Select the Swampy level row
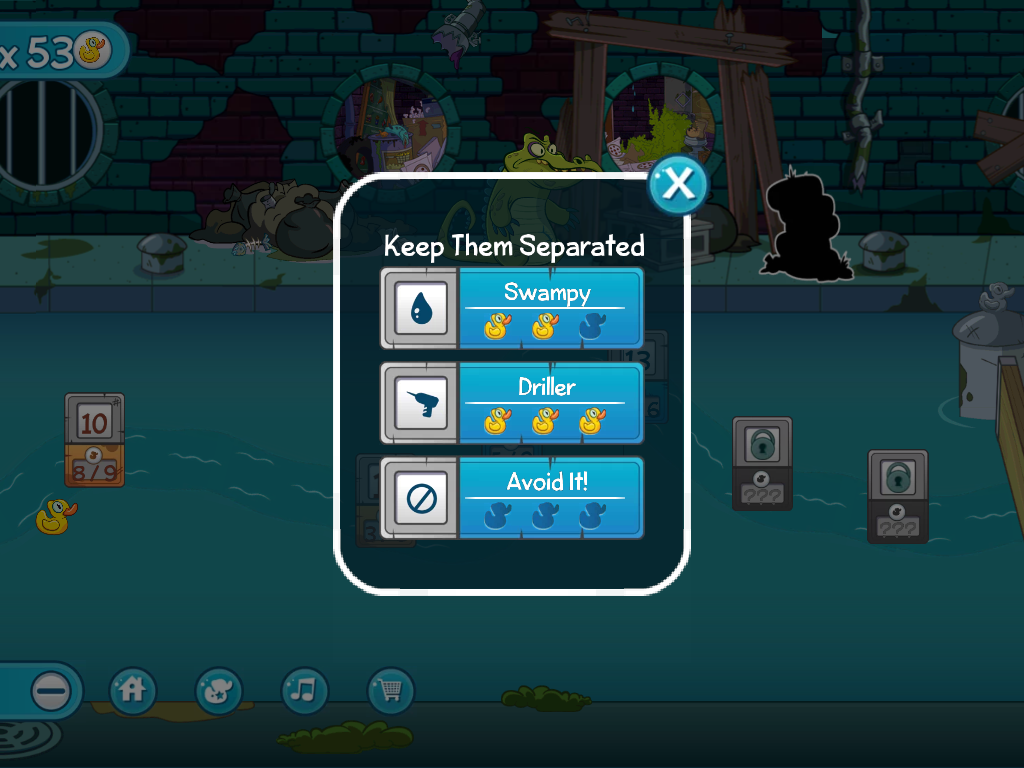This screenshot has width=1024, height=768. coord(512,308)
